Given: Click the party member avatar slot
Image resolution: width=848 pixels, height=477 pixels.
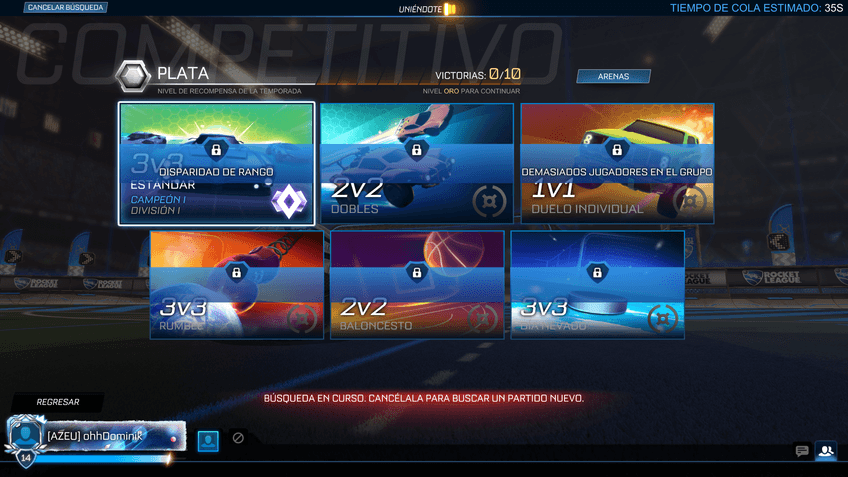Looking at the screenshot, I should click(208, 440).
